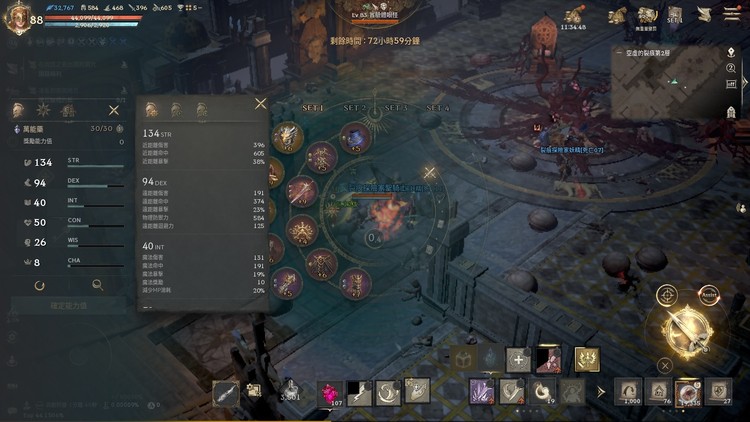Image resolution: width=750 pixels, height=422 pixels.
Task: Close the attribute points panel
Action: click(114, 110)
